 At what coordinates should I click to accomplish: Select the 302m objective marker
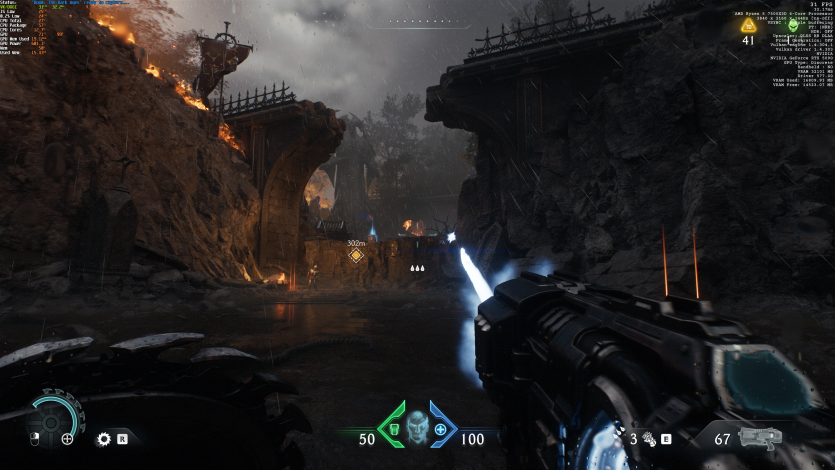click(x=355, y=255)
